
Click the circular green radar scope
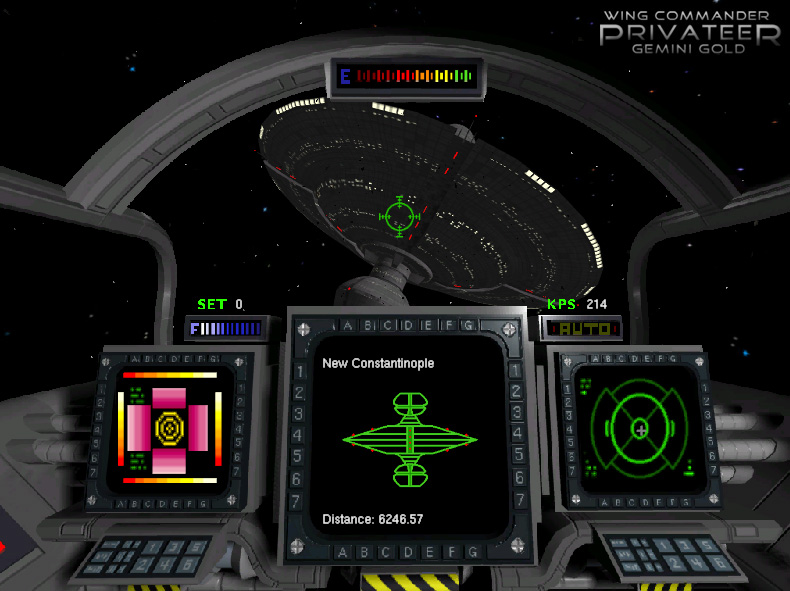640,428
